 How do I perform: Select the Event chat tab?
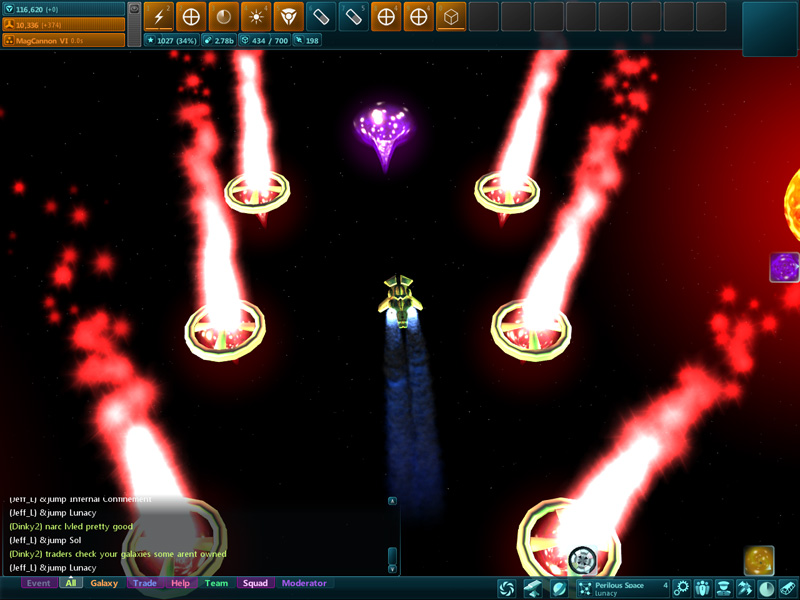point(38,583)
